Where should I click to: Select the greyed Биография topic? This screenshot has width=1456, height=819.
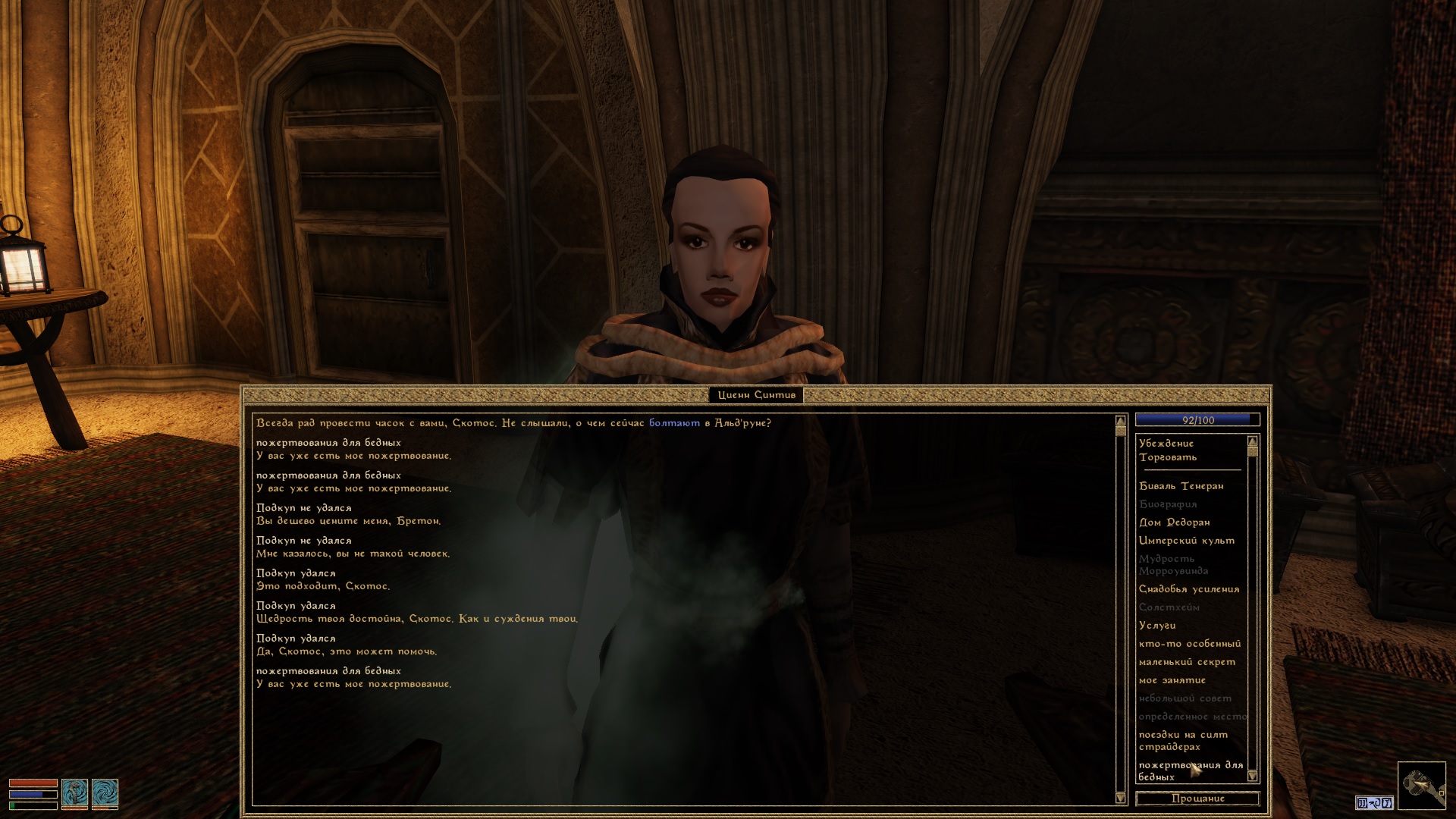click(x=1167, y=504)
